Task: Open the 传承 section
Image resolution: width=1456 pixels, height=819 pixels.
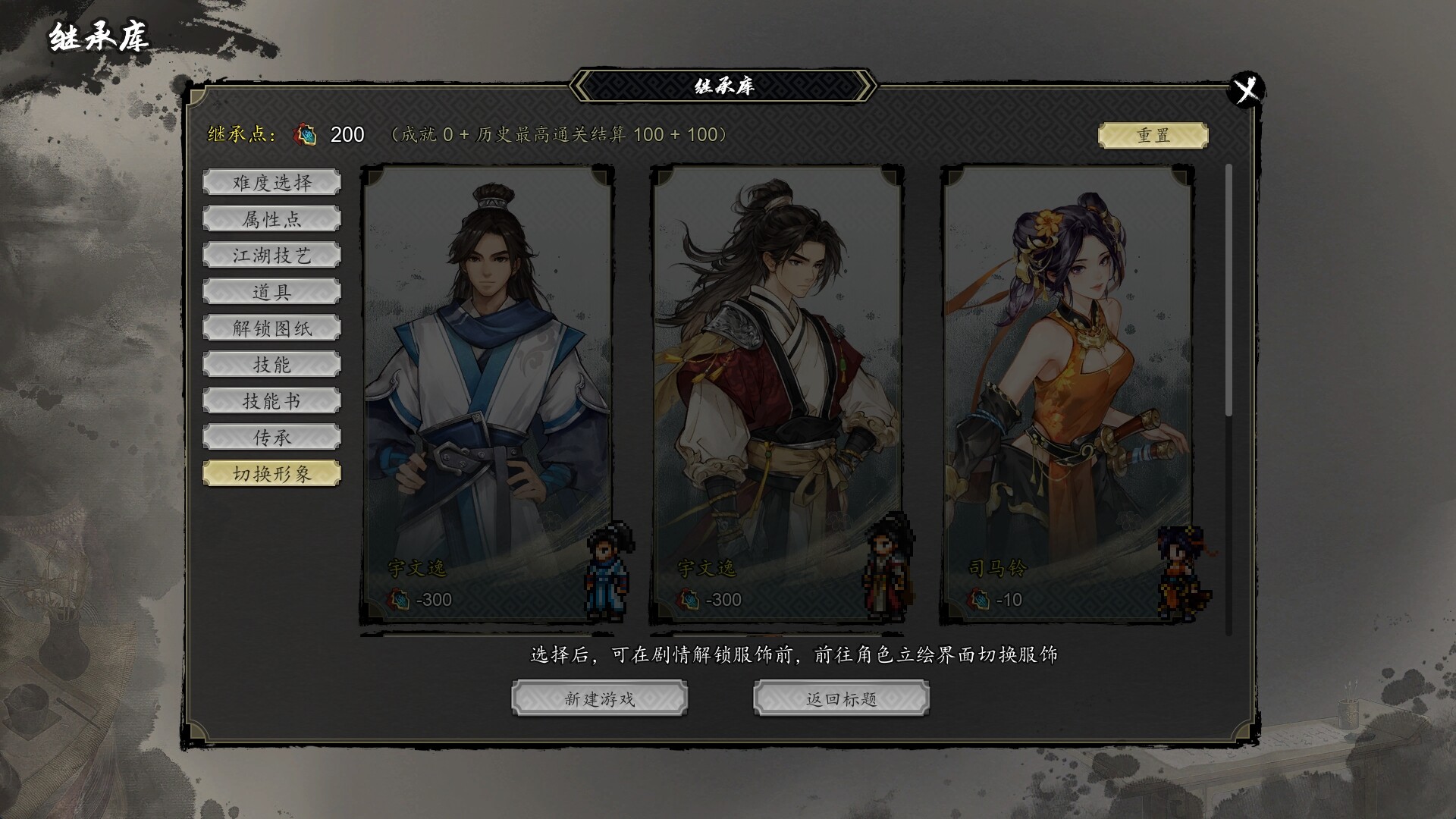Action: tap(271, 438)
